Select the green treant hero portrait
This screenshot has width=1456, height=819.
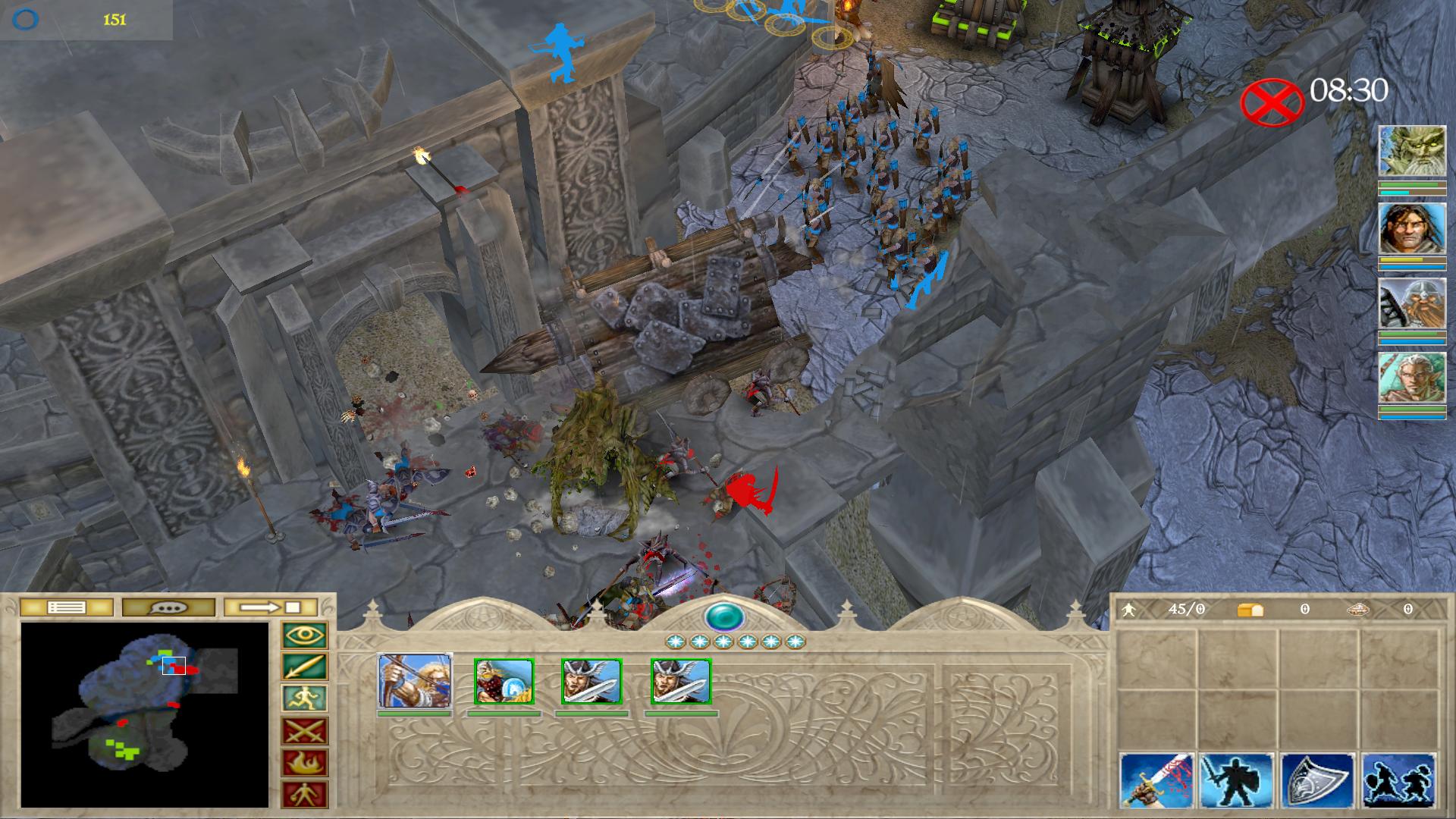(x=1411, y=152)
